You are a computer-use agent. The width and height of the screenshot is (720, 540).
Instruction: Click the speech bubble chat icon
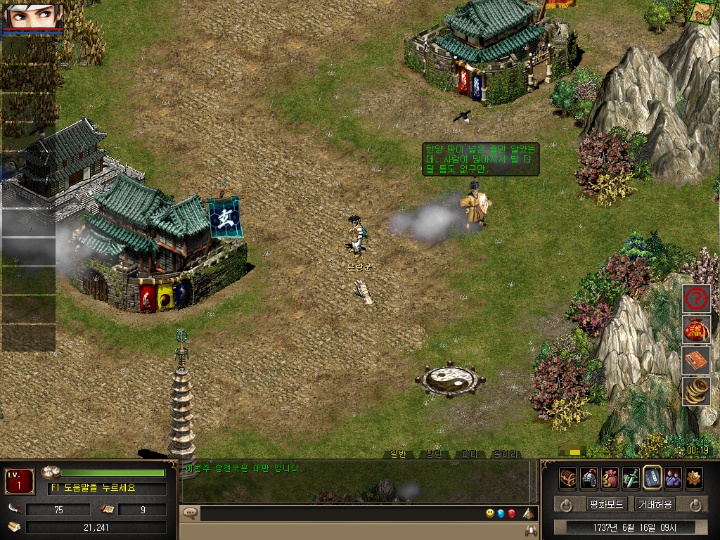click(190, 514)
